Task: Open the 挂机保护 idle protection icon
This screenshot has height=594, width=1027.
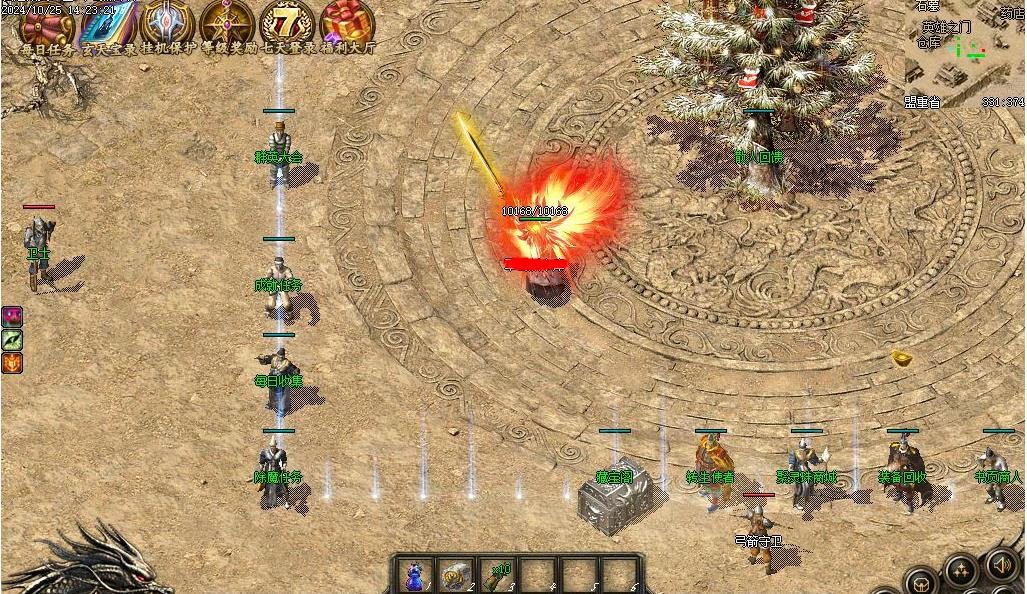Action: coord(167,23)
